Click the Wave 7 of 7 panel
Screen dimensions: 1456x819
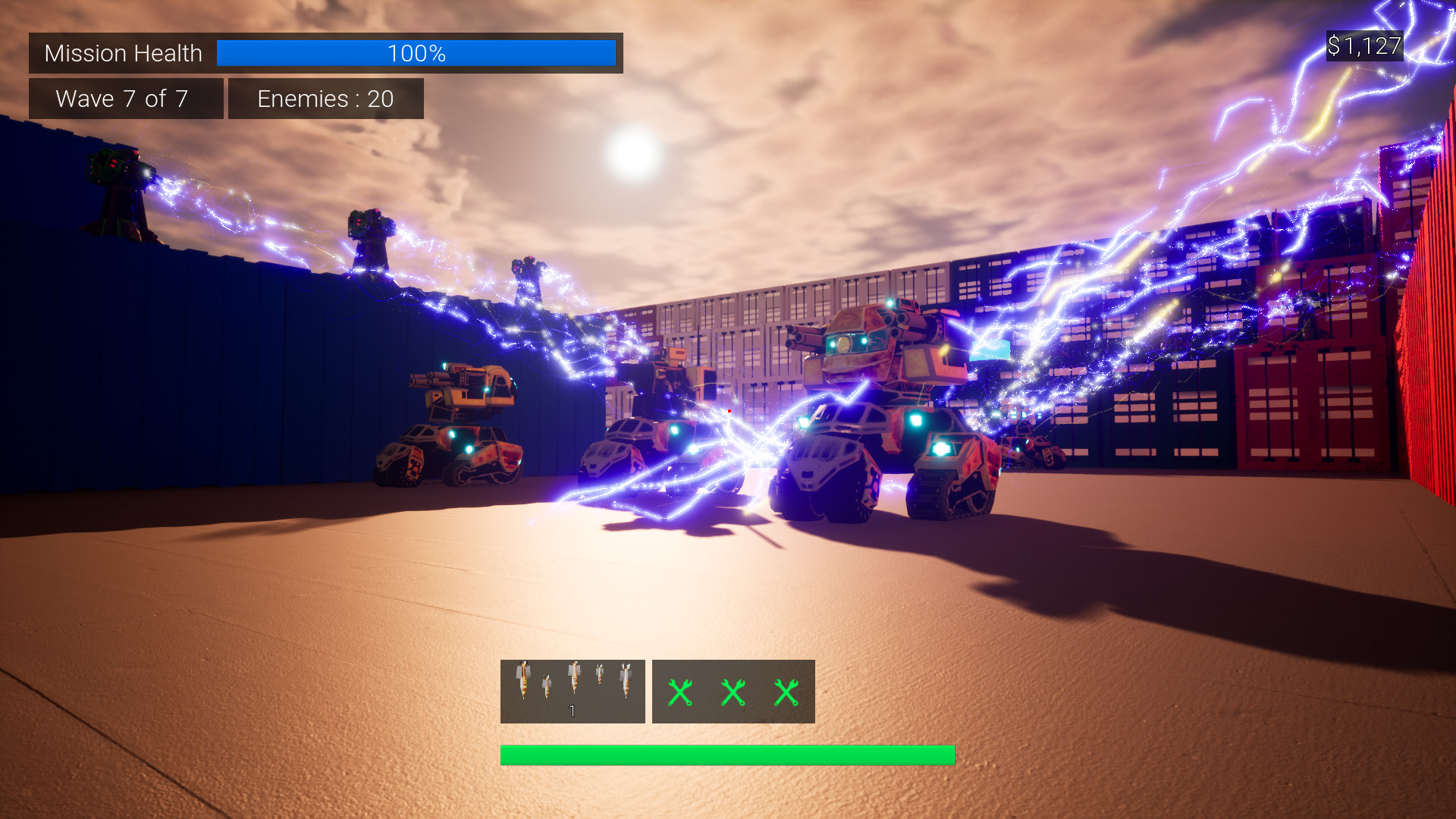click(125, 99)
